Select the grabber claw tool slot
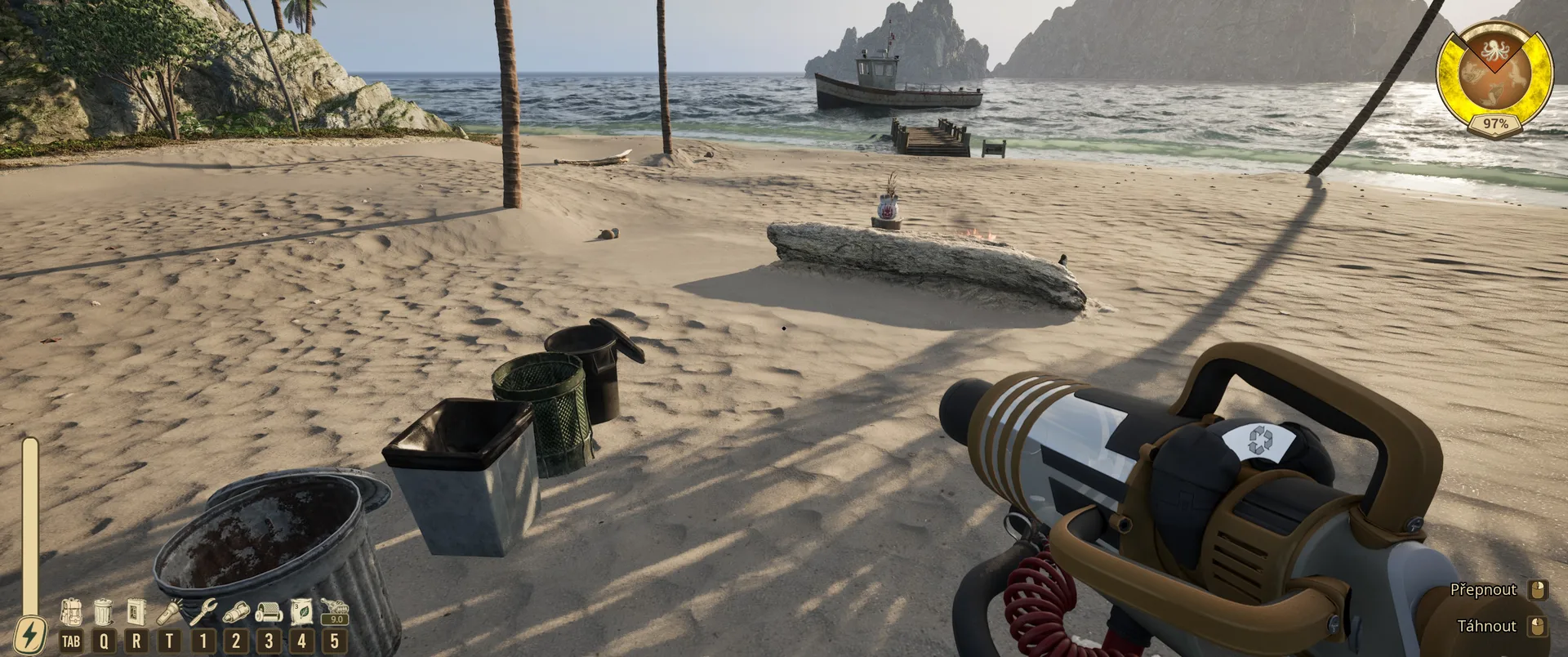 [203, 612]
